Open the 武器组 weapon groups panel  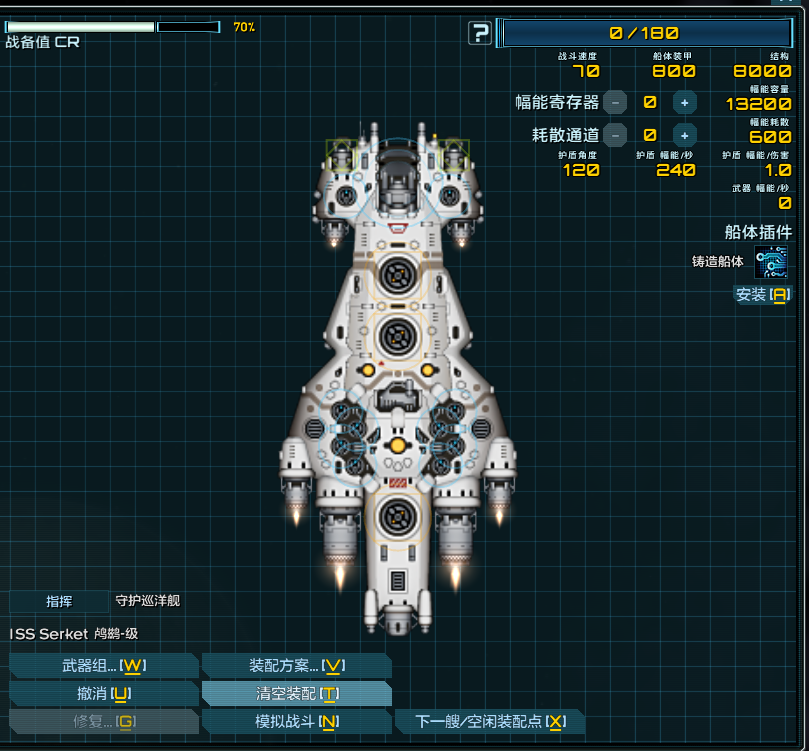pos(104,666)
